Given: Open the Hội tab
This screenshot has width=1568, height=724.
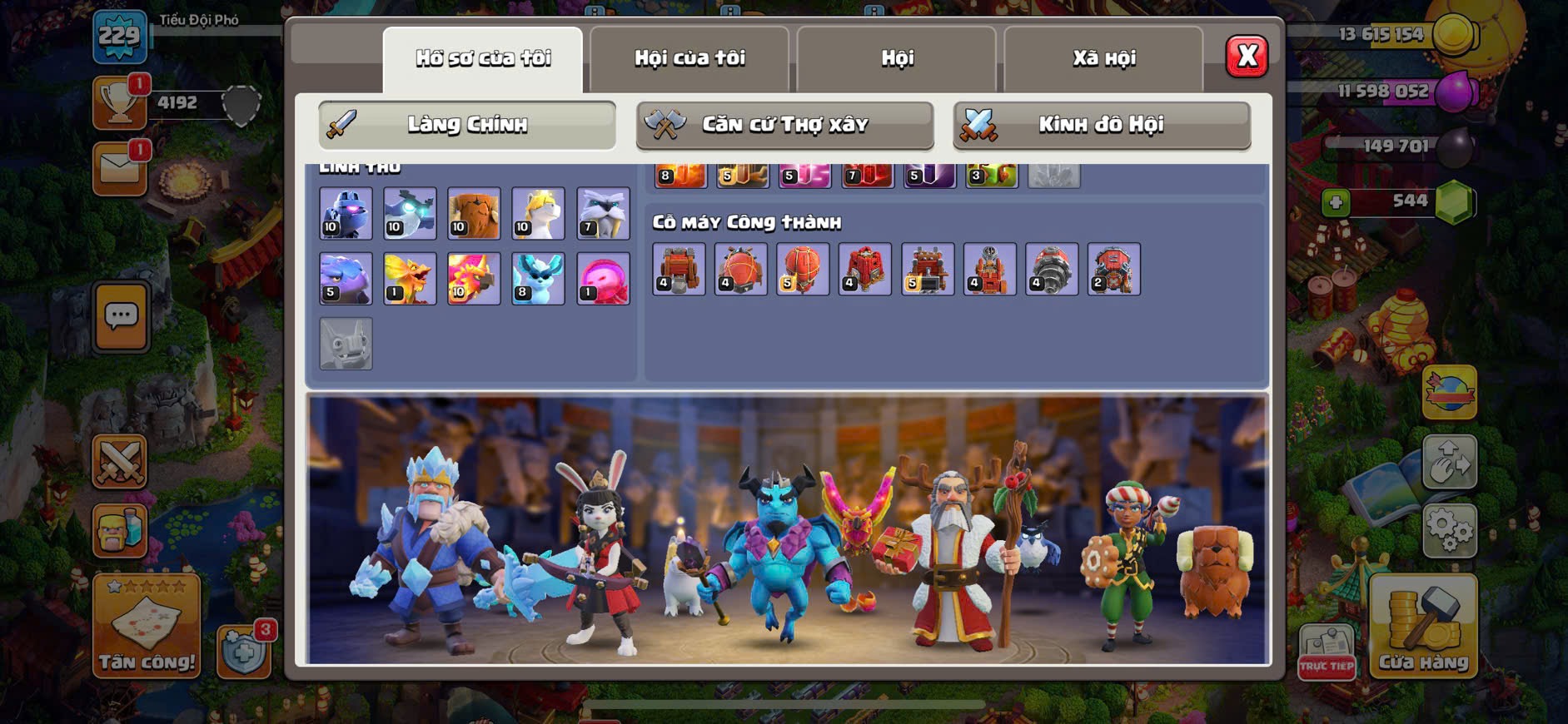Looking at the screenshot, I should point(897,58).
